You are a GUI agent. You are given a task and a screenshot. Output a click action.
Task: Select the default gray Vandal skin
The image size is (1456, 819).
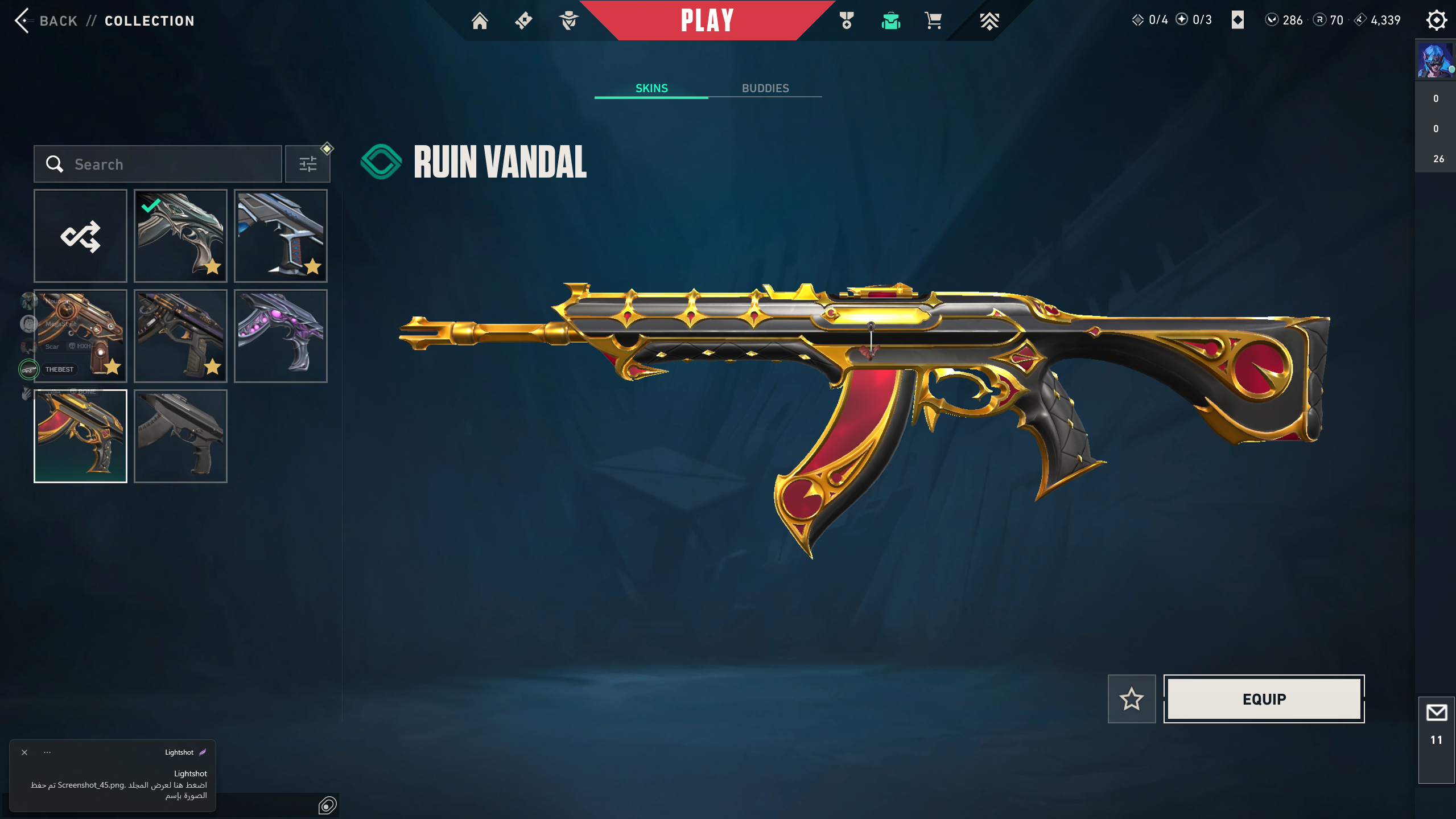pos(180,437)
